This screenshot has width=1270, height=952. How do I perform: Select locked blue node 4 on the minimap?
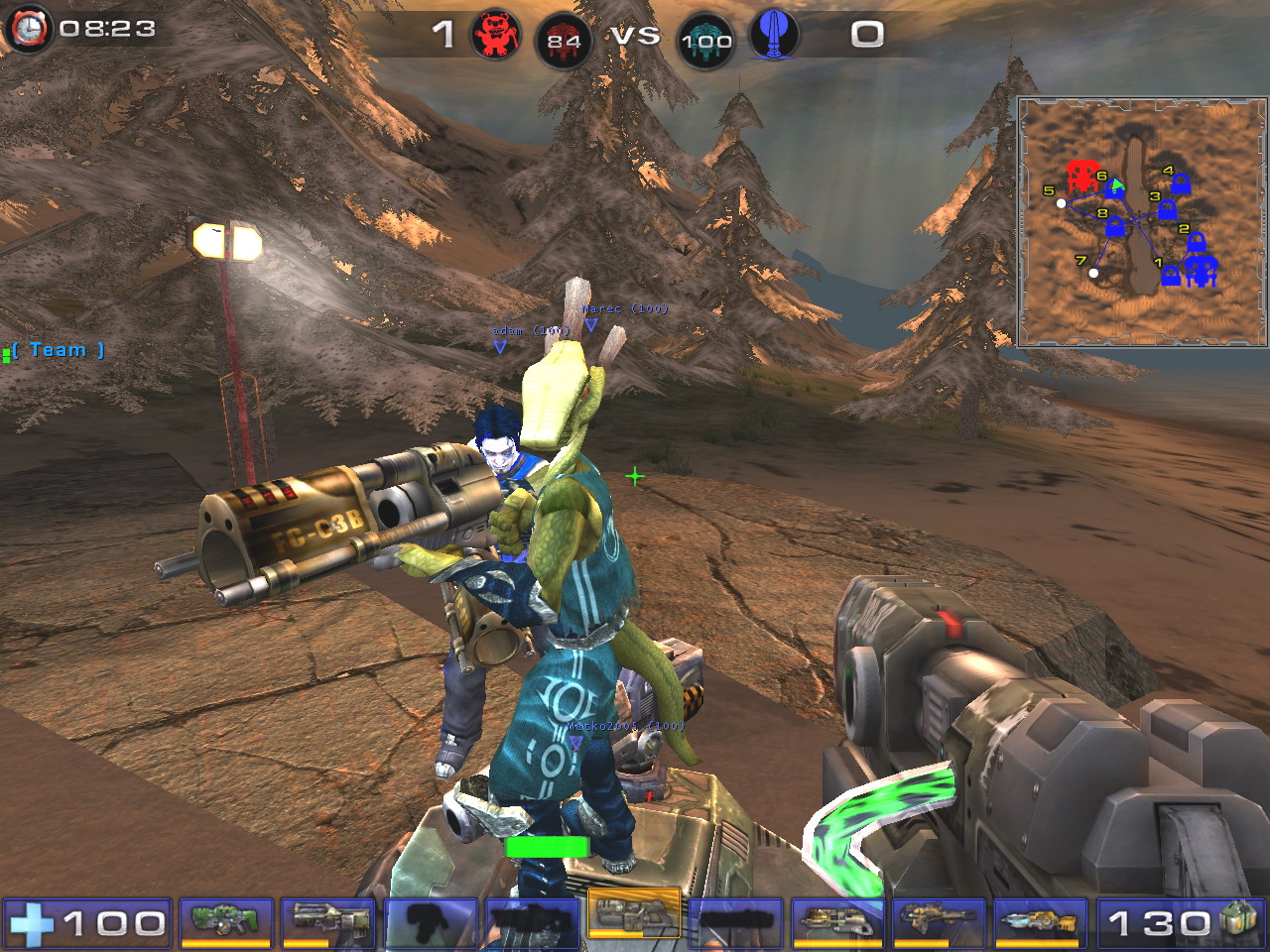(1181, 184)
